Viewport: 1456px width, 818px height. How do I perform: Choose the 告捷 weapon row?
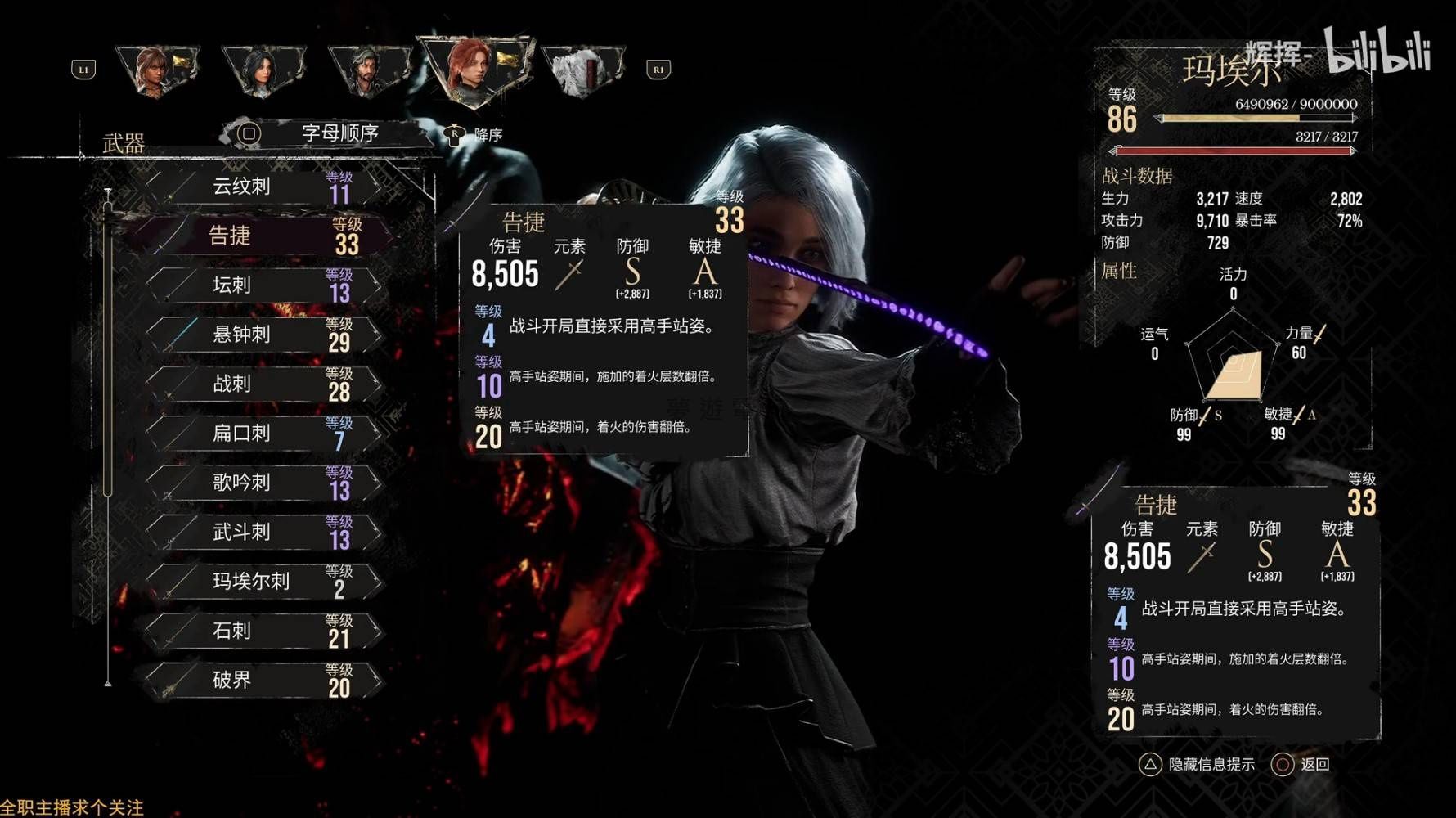click(x=262, y=236)
